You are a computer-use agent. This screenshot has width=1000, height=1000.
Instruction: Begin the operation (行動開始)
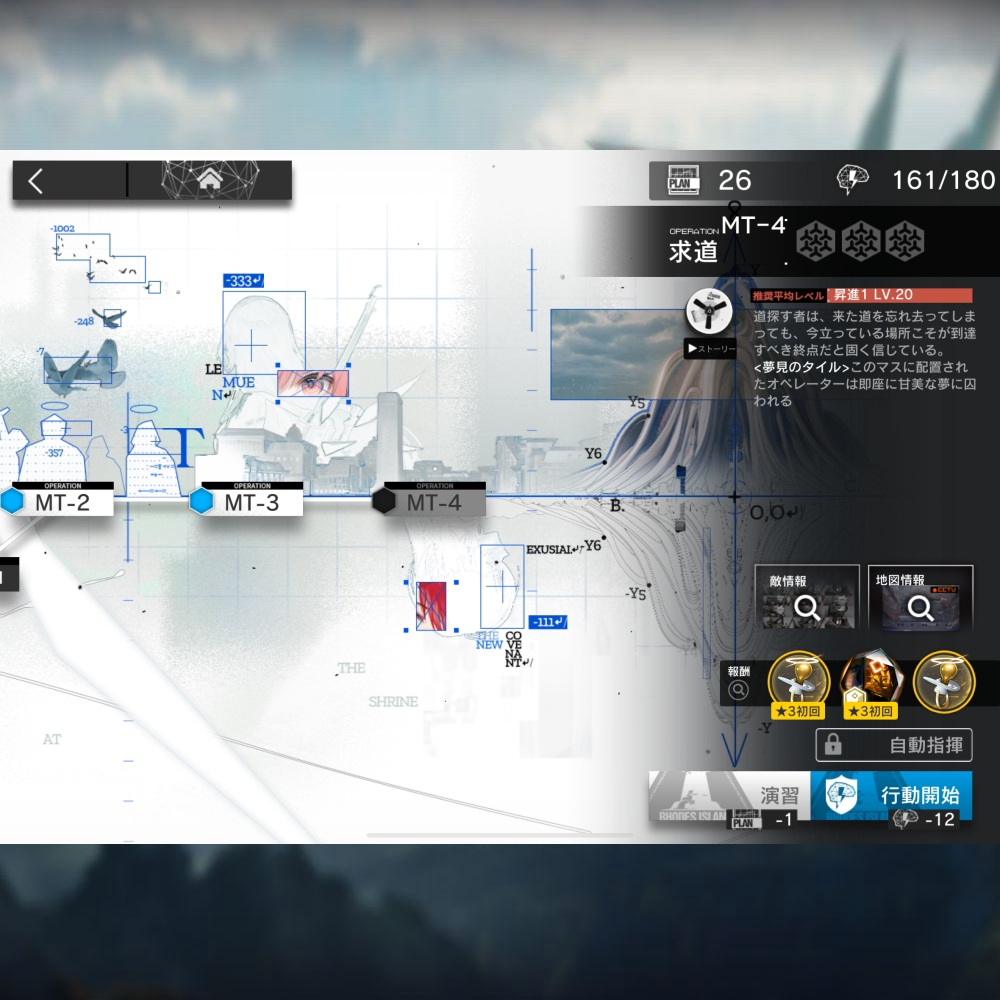pyautogui.click(x=891, y=796)
